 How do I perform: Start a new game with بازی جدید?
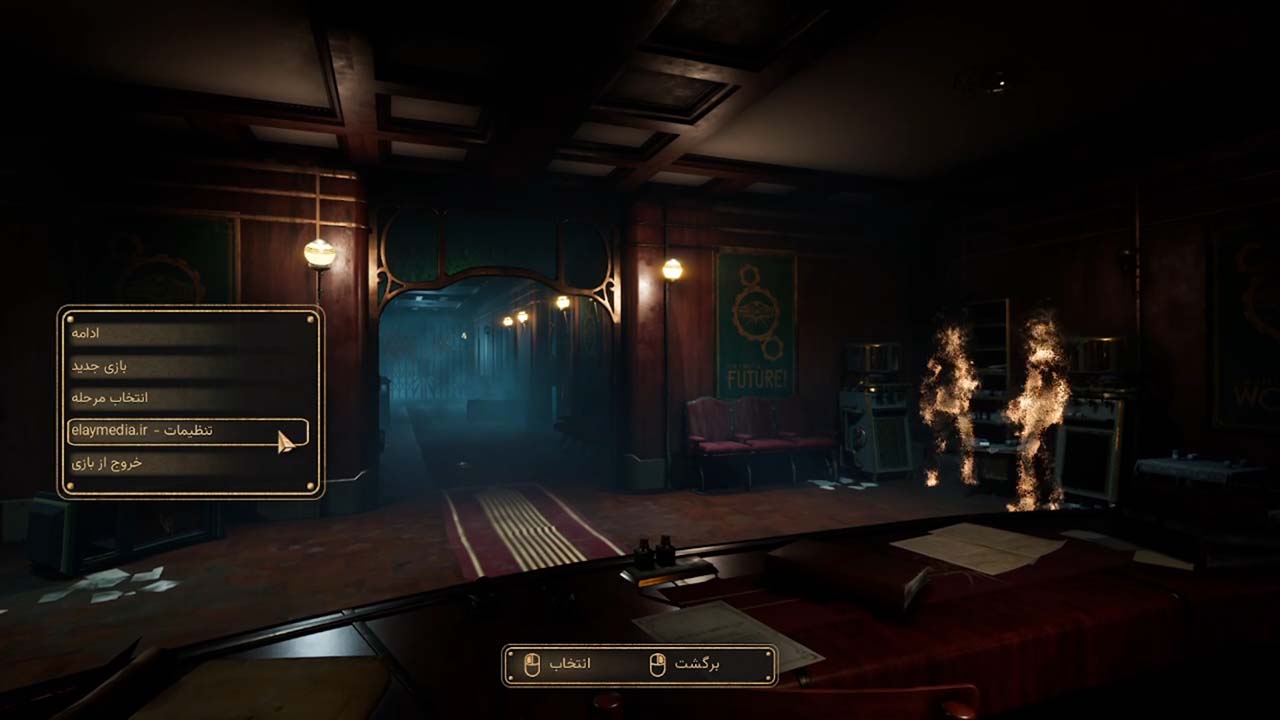coord(188,366)
